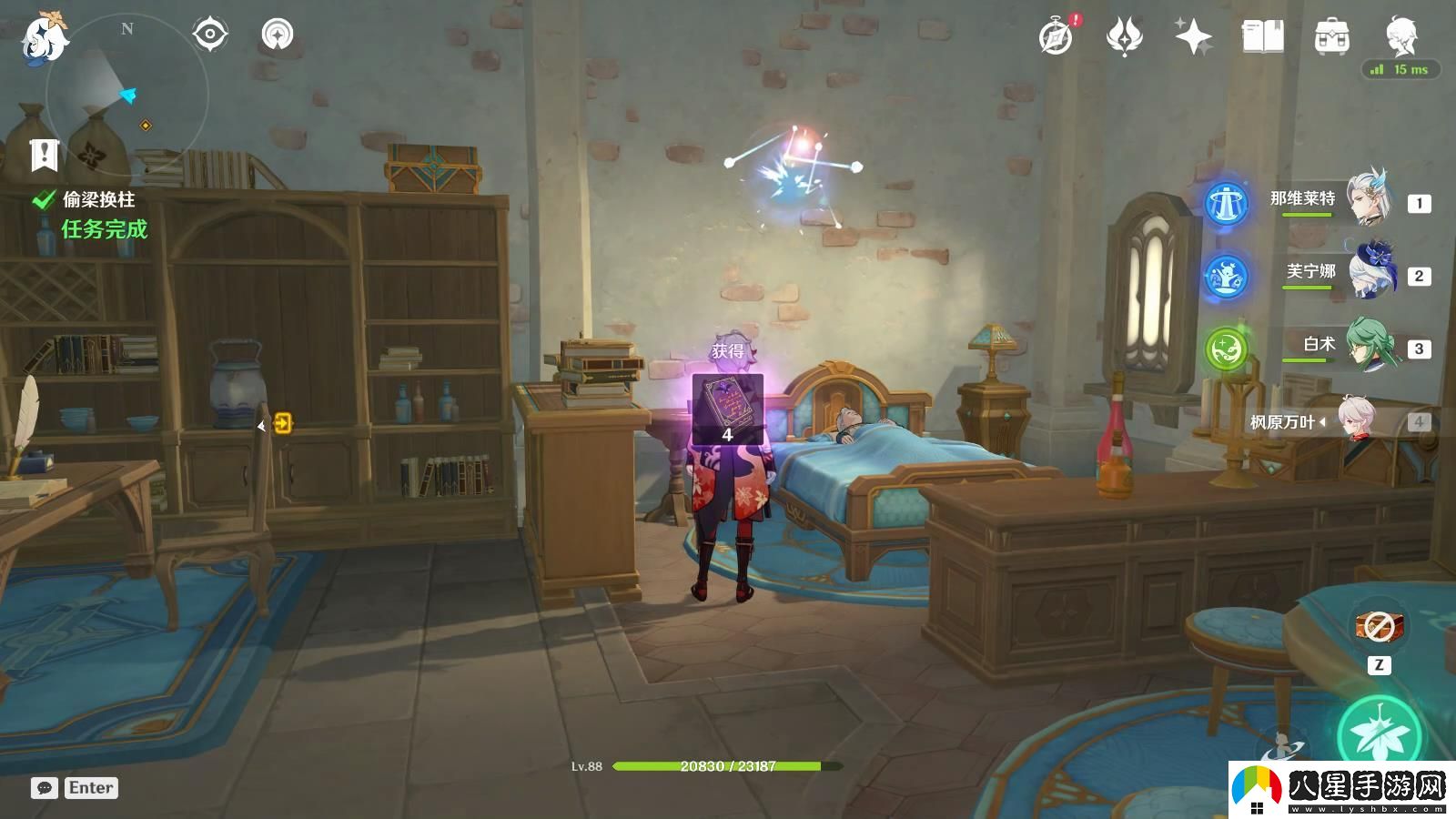Open the backpack inventory
Screen dimensions: 1456x819
[x=1331, y=37]
